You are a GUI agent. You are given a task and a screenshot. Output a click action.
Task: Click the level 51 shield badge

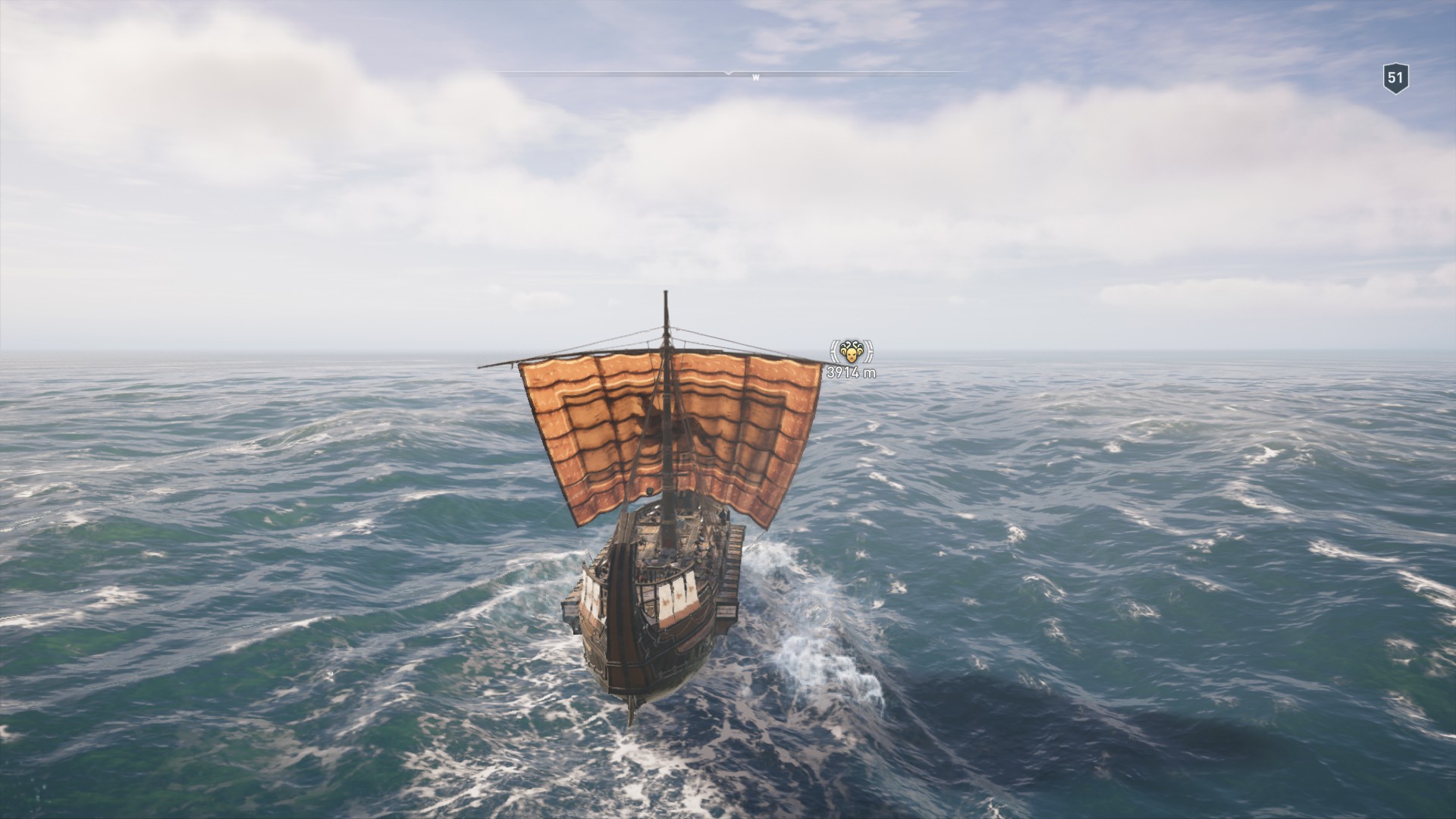point(1395,78)
